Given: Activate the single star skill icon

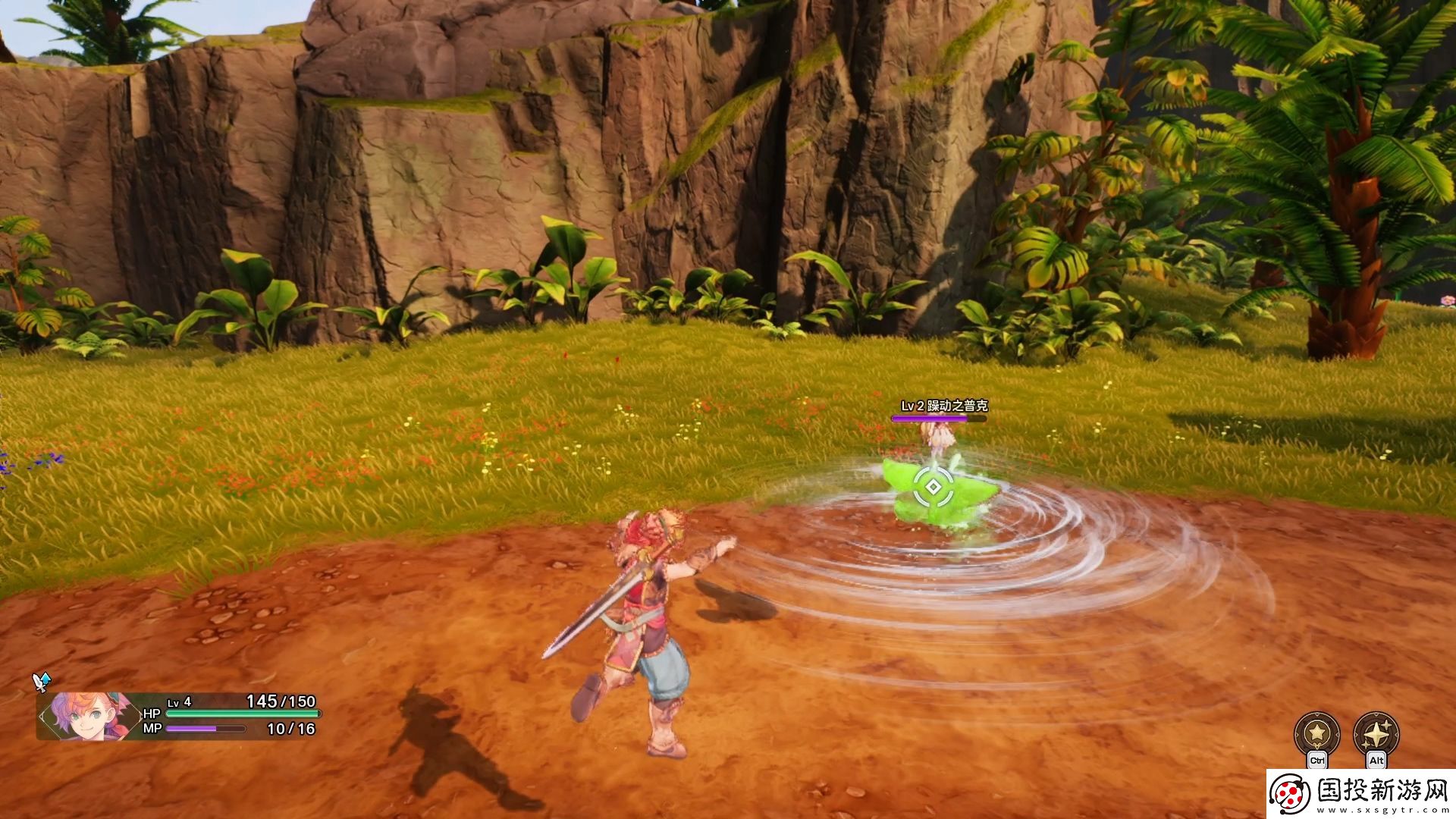Looking at the screenshot, I should [1316, 734].
